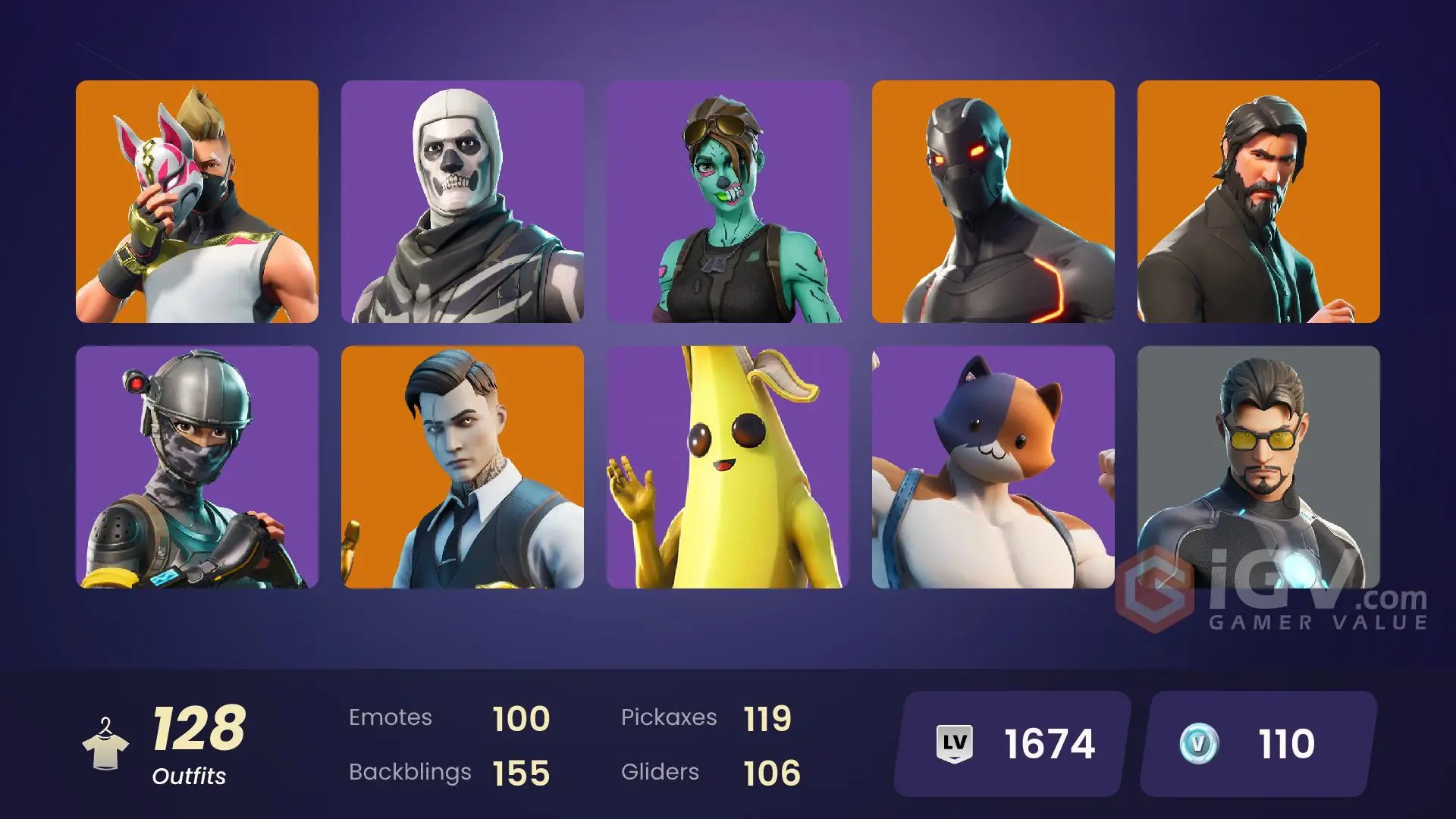Image resolution: width=1456 pixels, height=819 pixels.
Task: Switch to the Pickaxes stat section
Action: pos(670,717)
